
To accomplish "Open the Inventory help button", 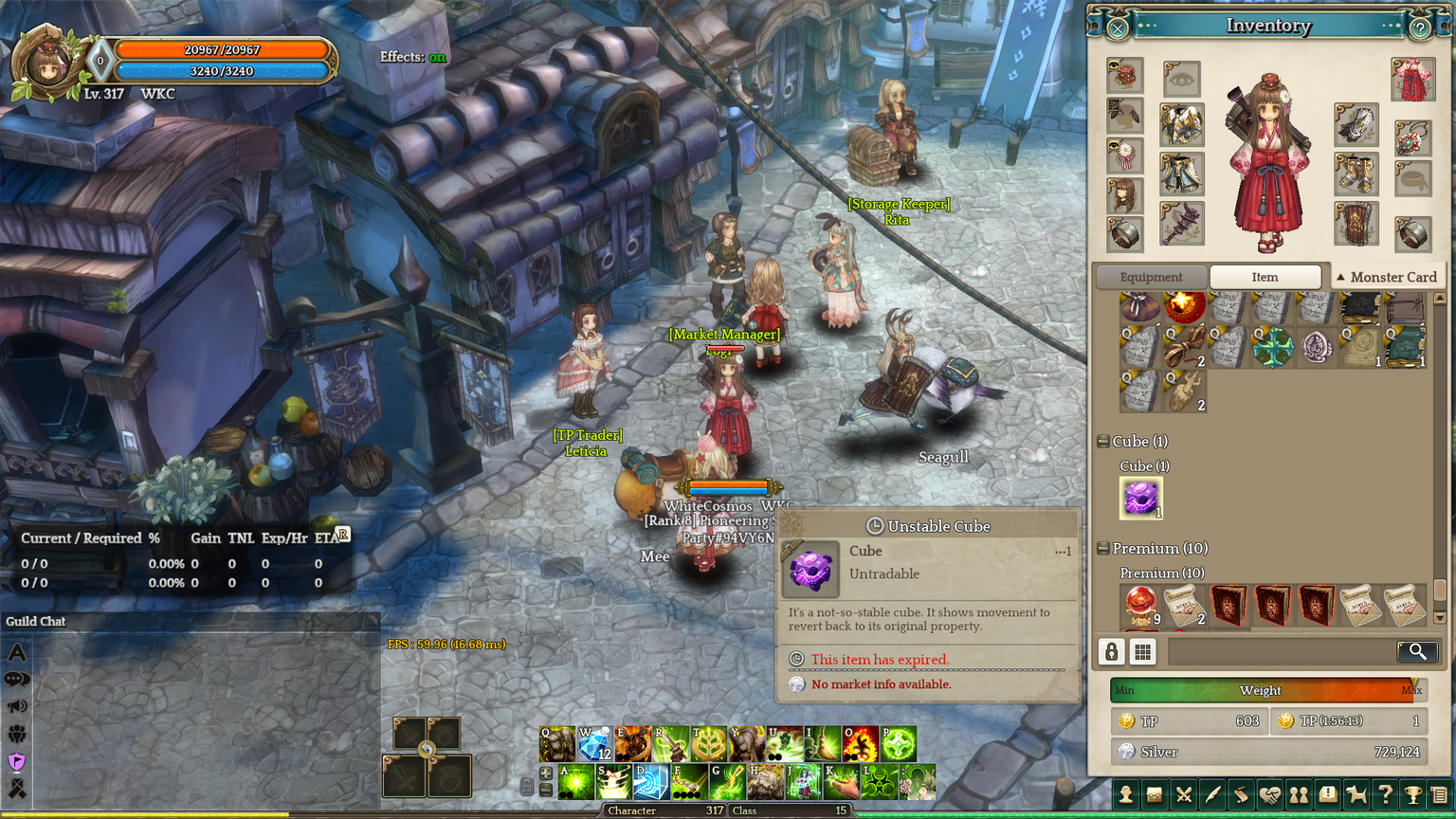I will tap(1419, 28).
